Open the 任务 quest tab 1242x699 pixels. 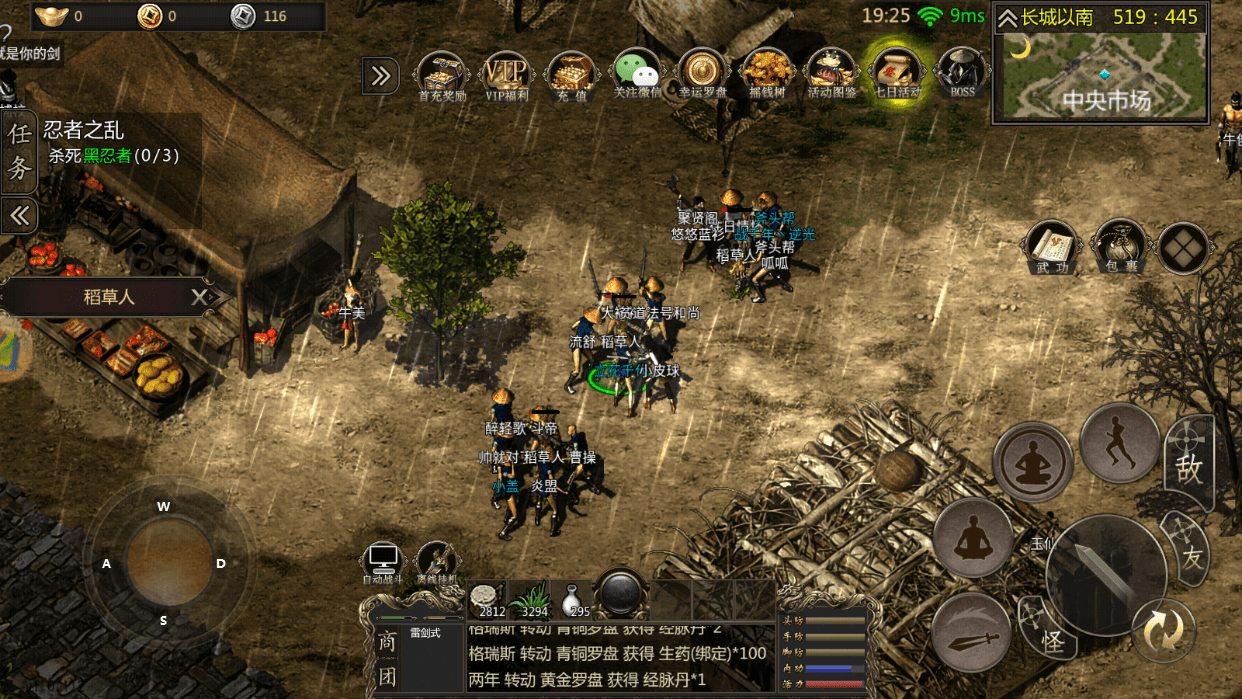pos(20,152)
